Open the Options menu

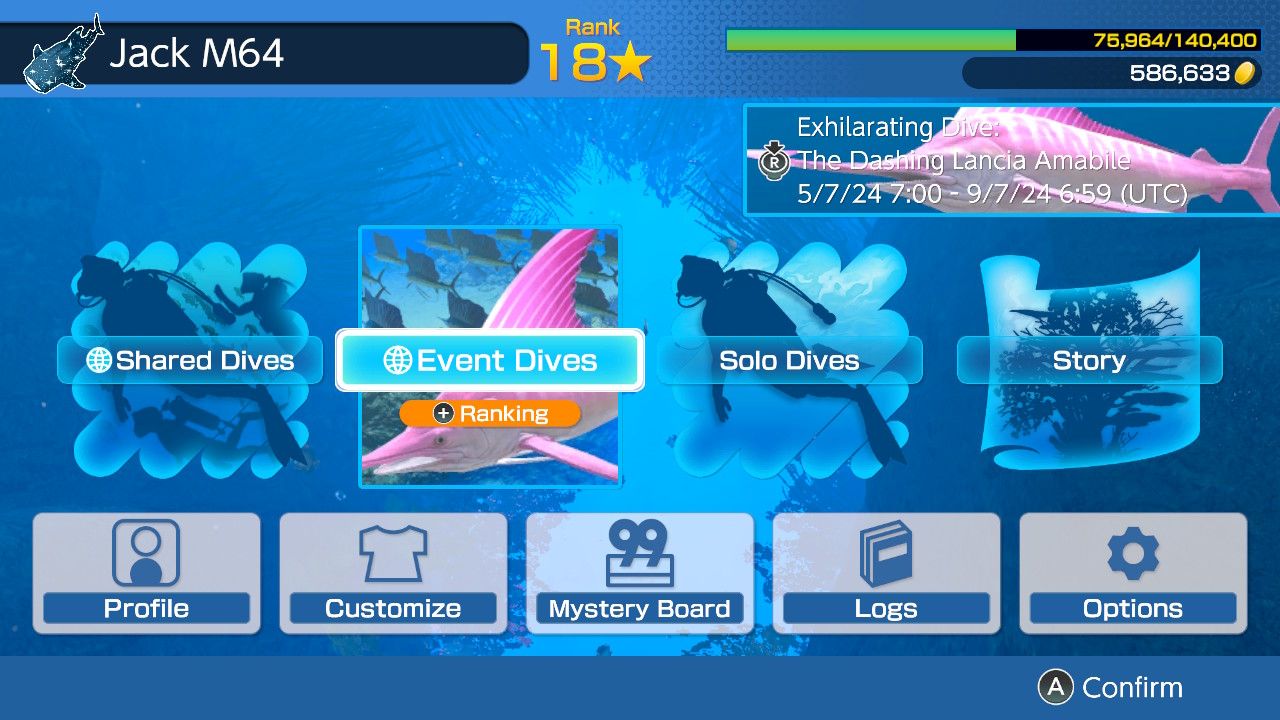(1133, 573)
